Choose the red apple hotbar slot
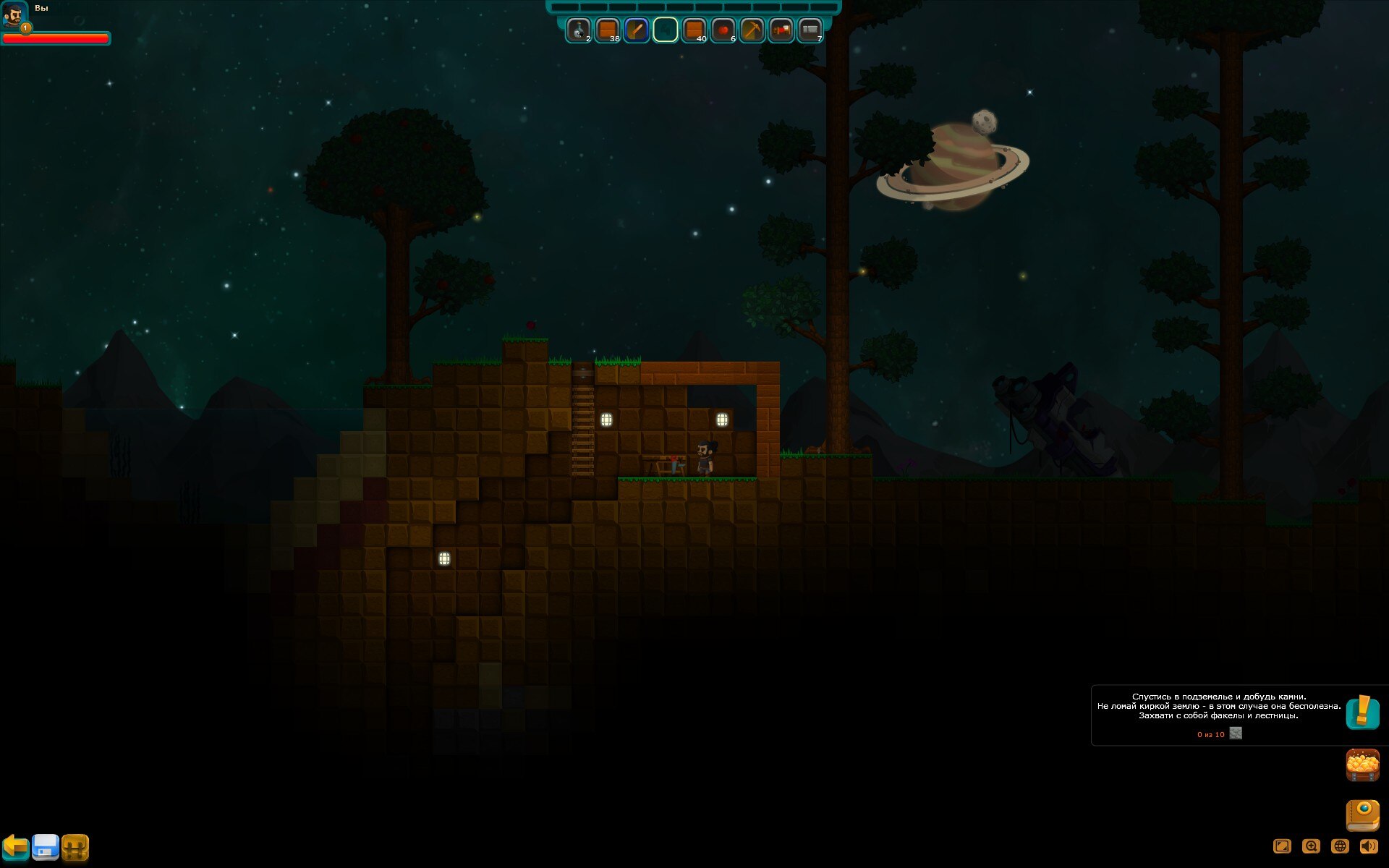1389x868 pixels. [723, 30]
